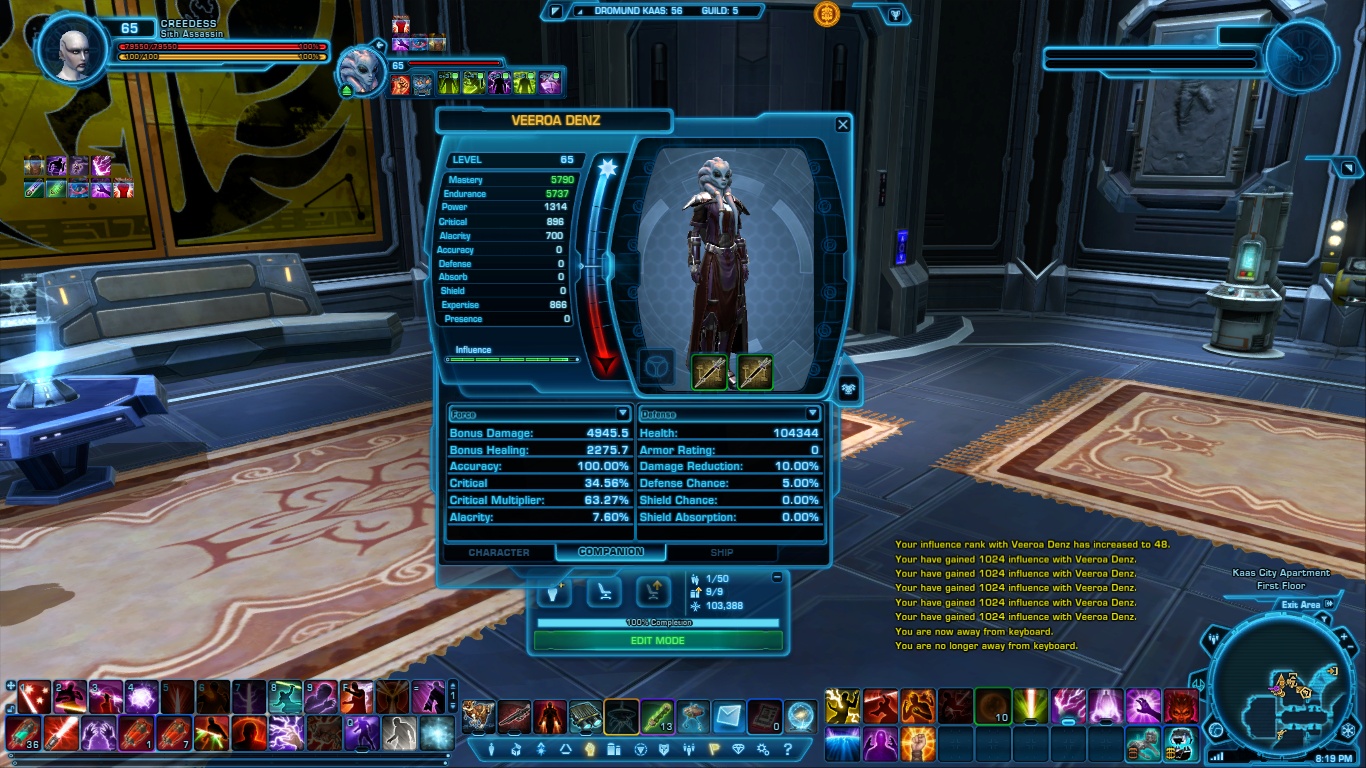Use the medpac stack showing 36

click(24, 733)
